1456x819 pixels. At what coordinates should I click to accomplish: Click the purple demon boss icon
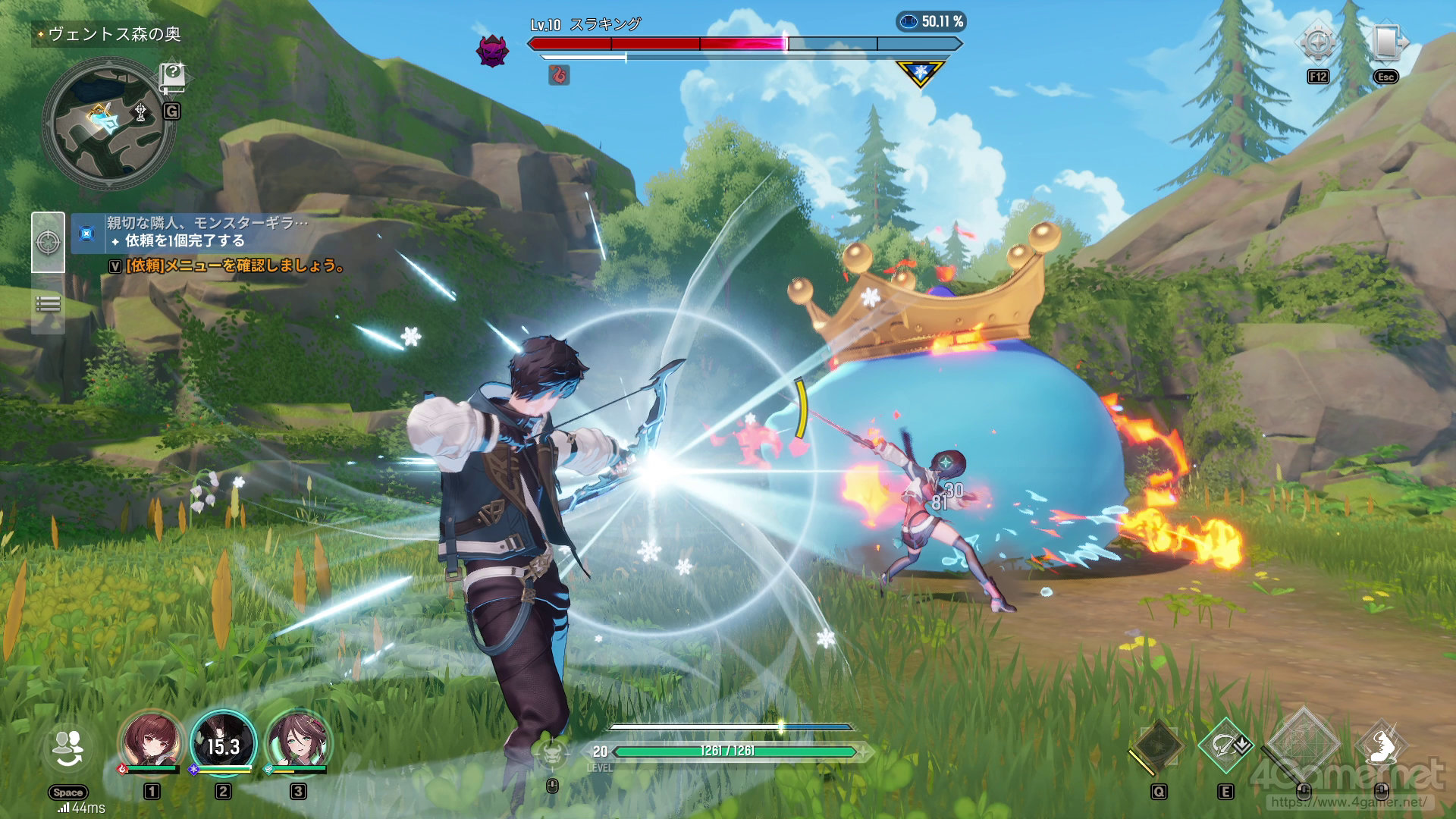[x=491, y=51]
